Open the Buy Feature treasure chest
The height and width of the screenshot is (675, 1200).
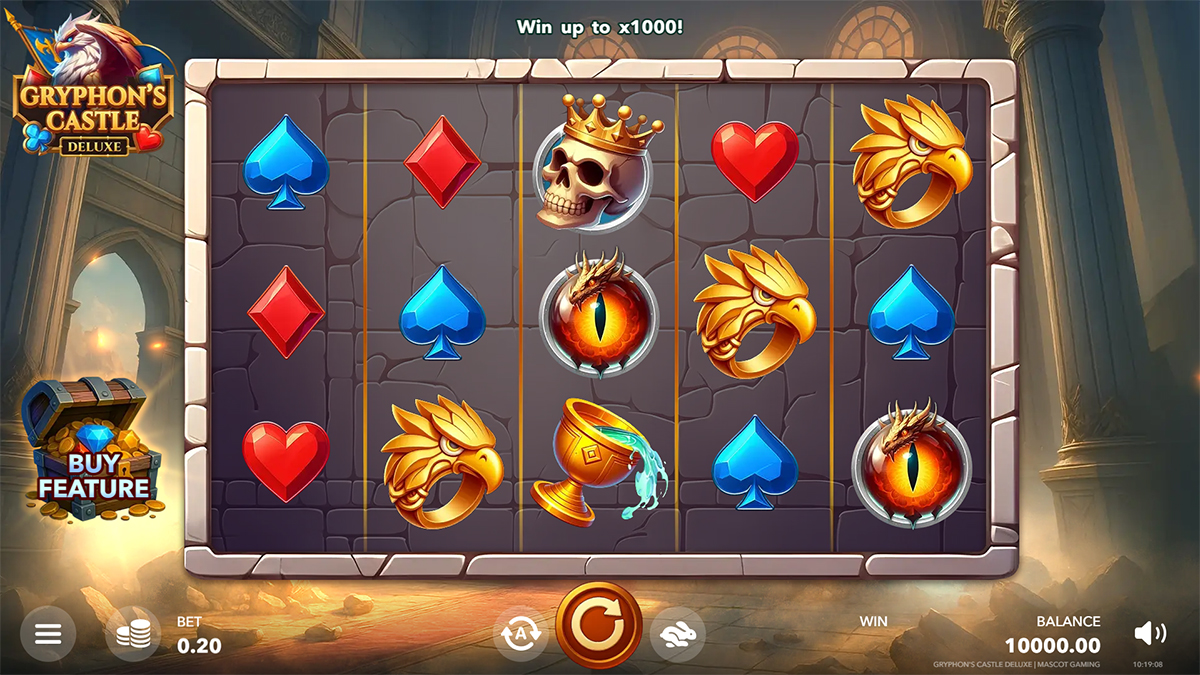92,452
